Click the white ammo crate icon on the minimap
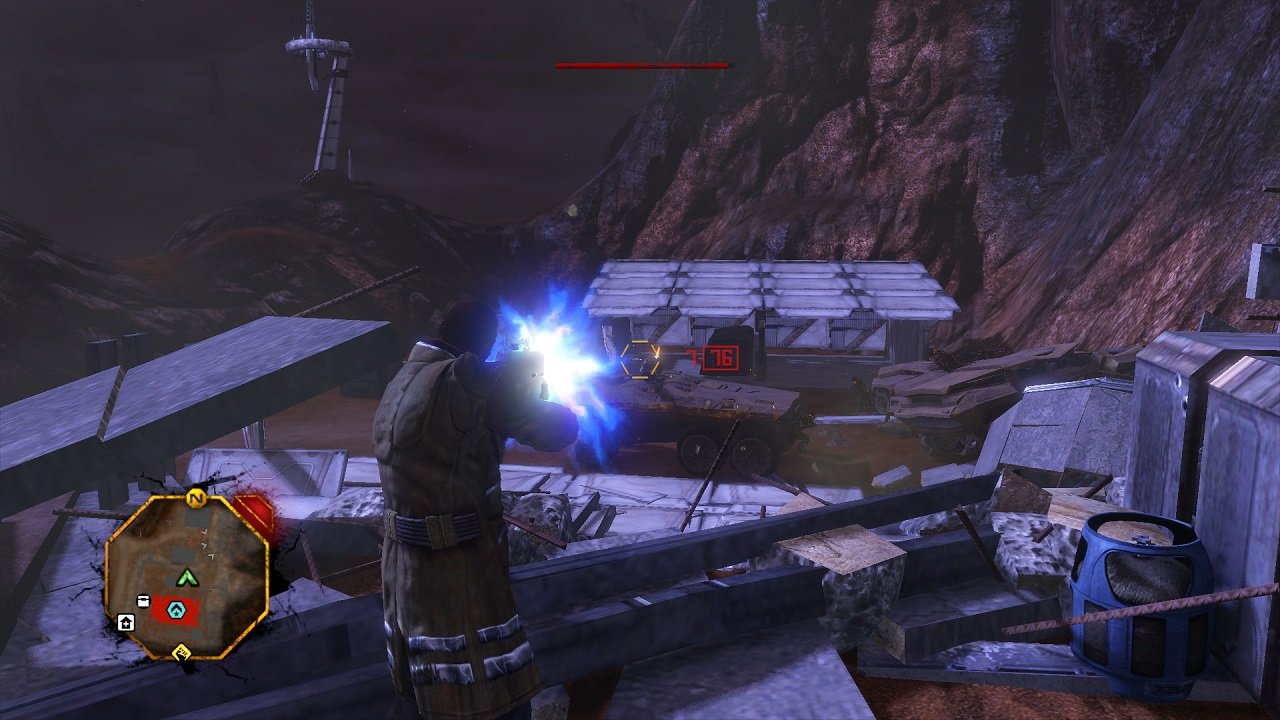 (x=144, y=601)
